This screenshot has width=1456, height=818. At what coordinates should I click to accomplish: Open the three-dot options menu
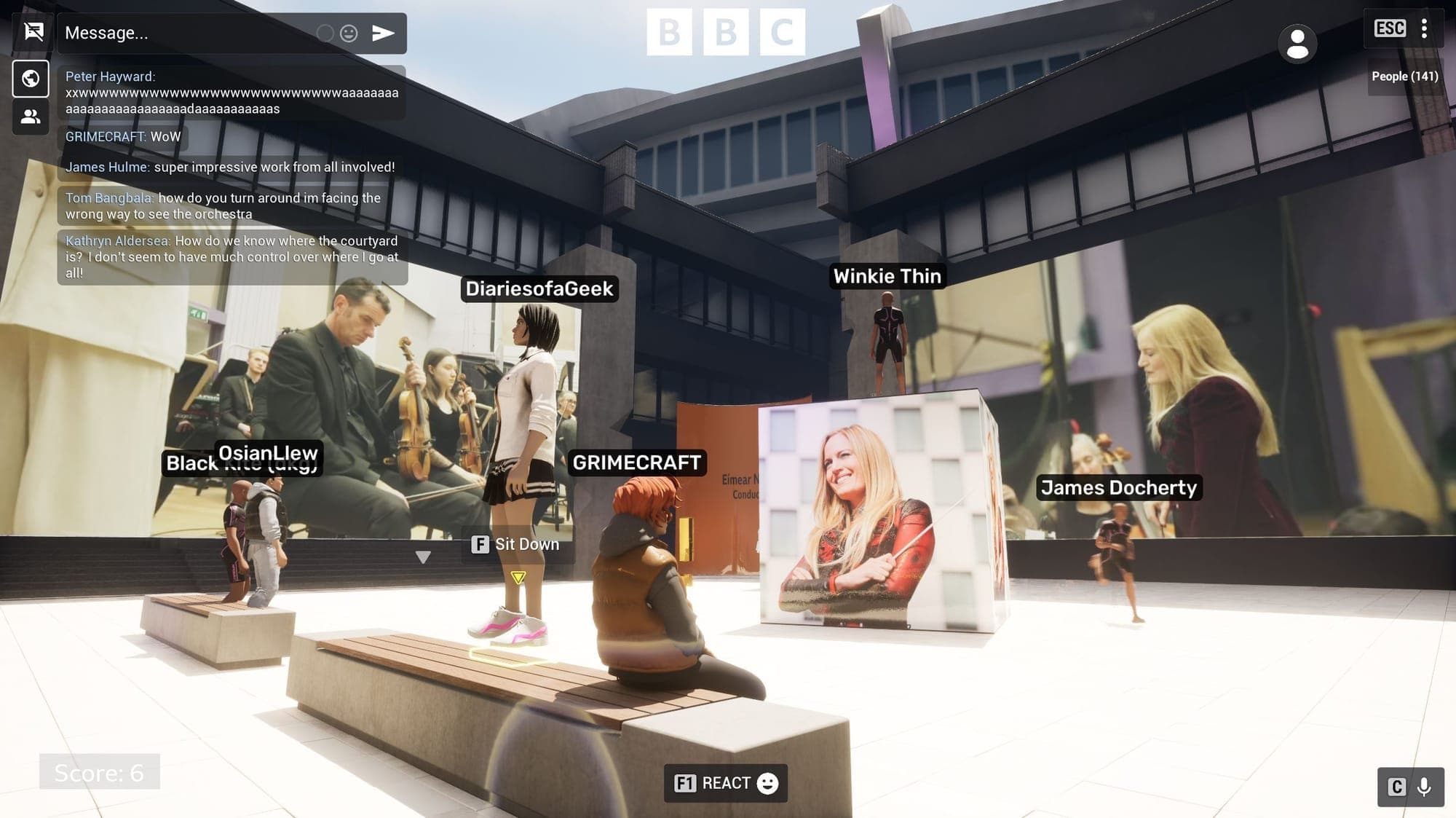[1424, 29]
